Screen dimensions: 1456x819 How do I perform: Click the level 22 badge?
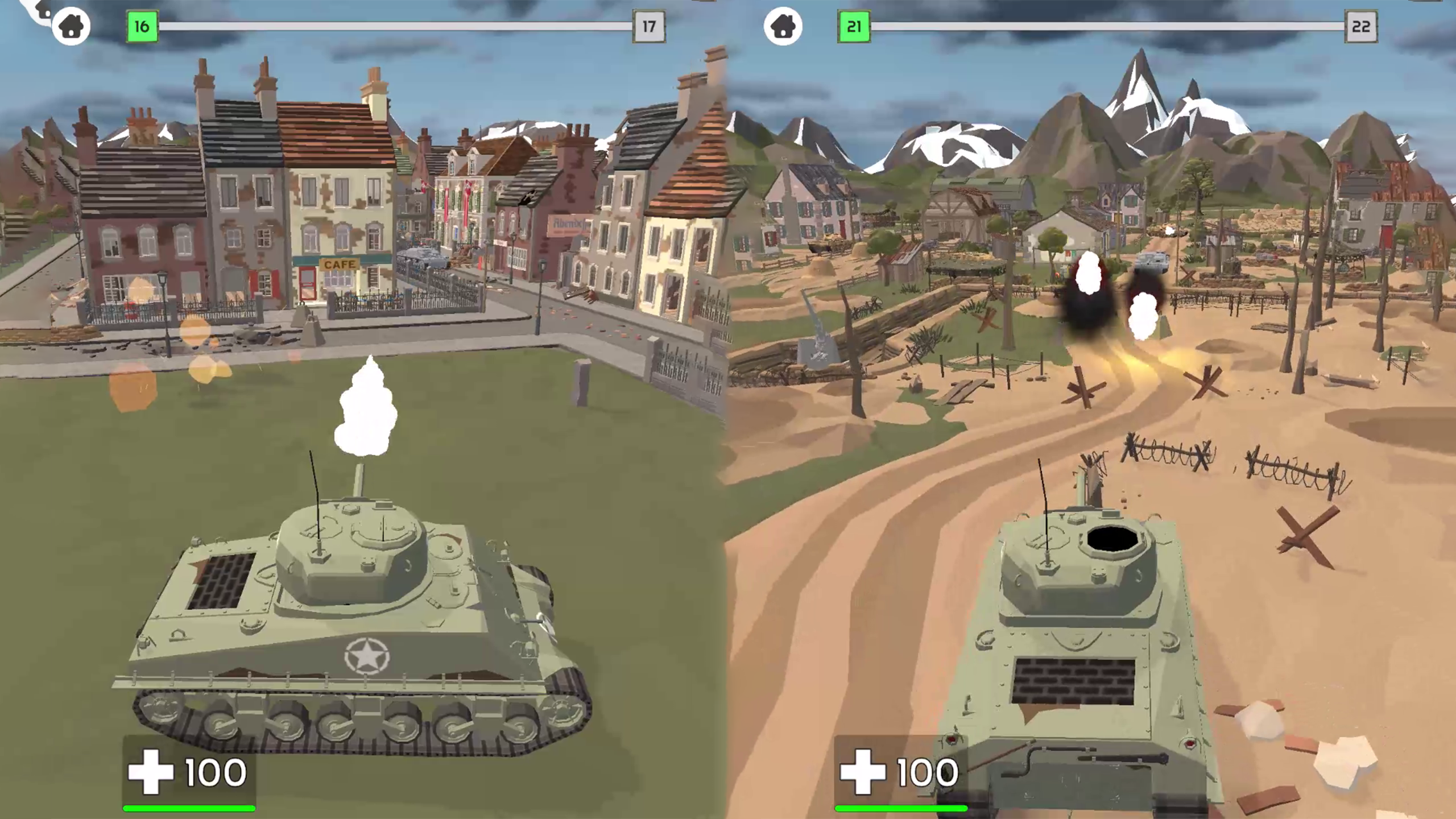pyautogui.click(x=1362, y=25)
